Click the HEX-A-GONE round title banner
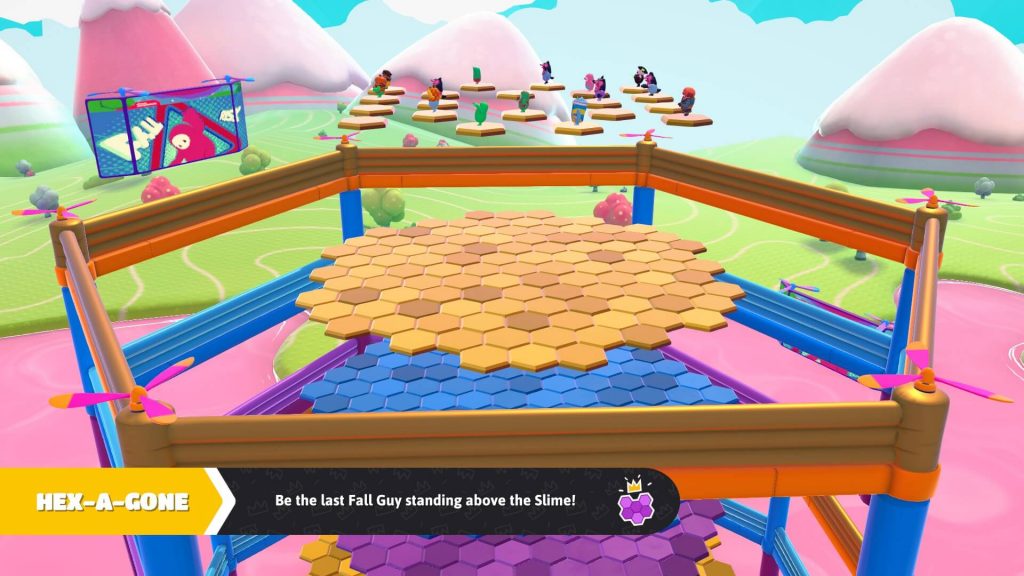 [112, 501]
